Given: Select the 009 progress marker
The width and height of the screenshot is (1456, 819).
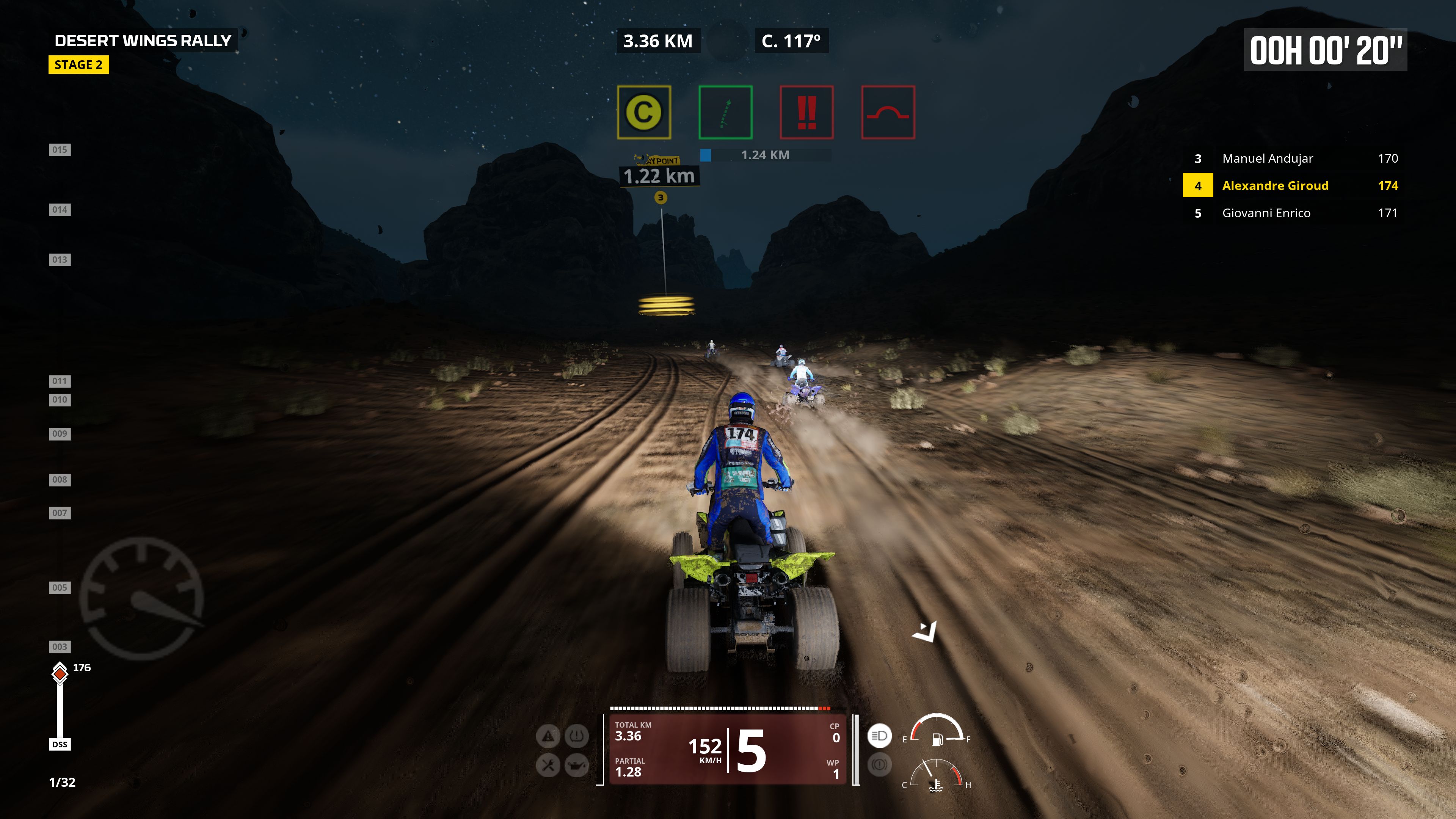Looking at the screenshot, I should point(60,433).
